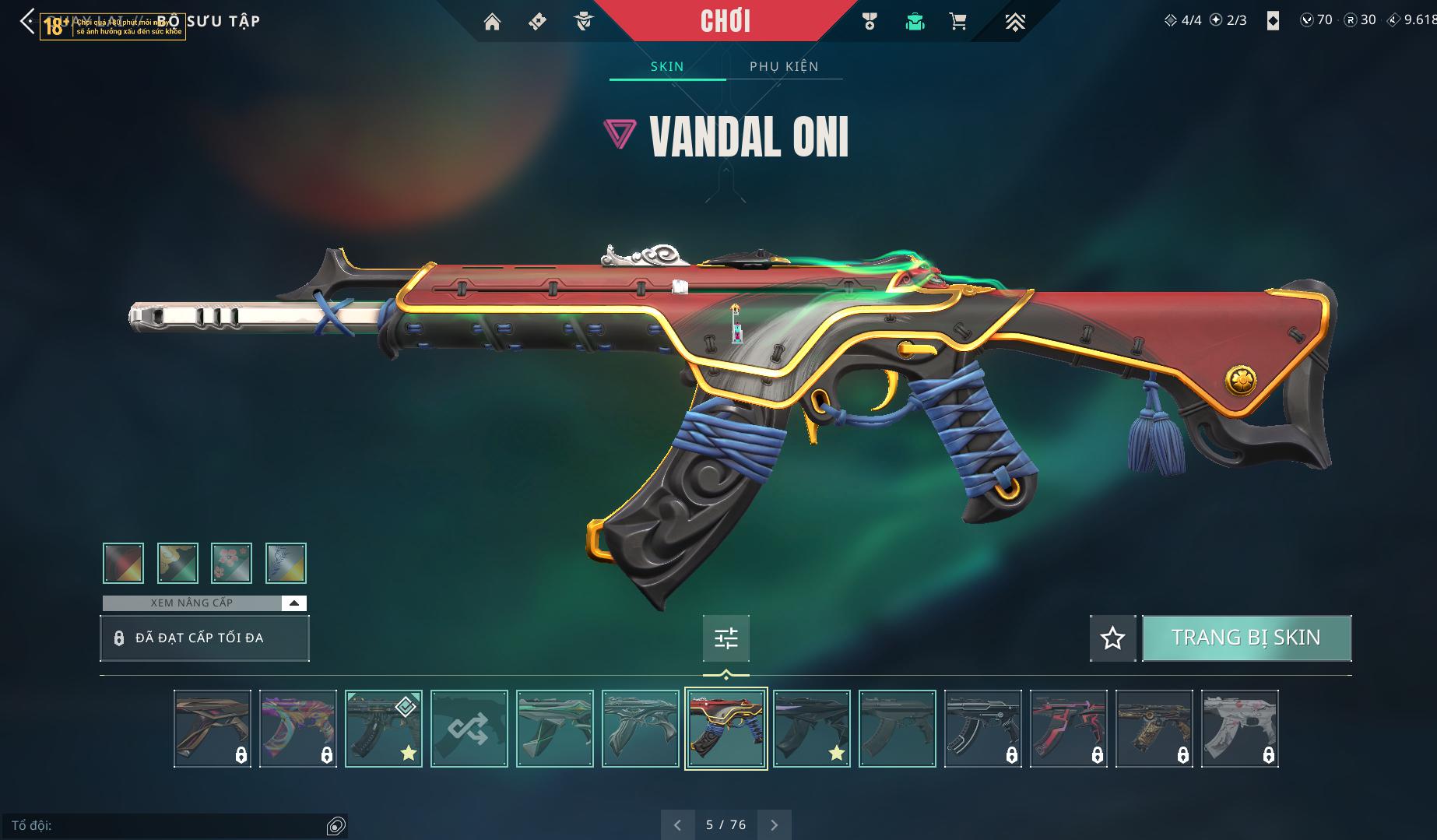Screen dimensions: 1437x840
Task: Go to the next skin page arrow
Action: 774,824
